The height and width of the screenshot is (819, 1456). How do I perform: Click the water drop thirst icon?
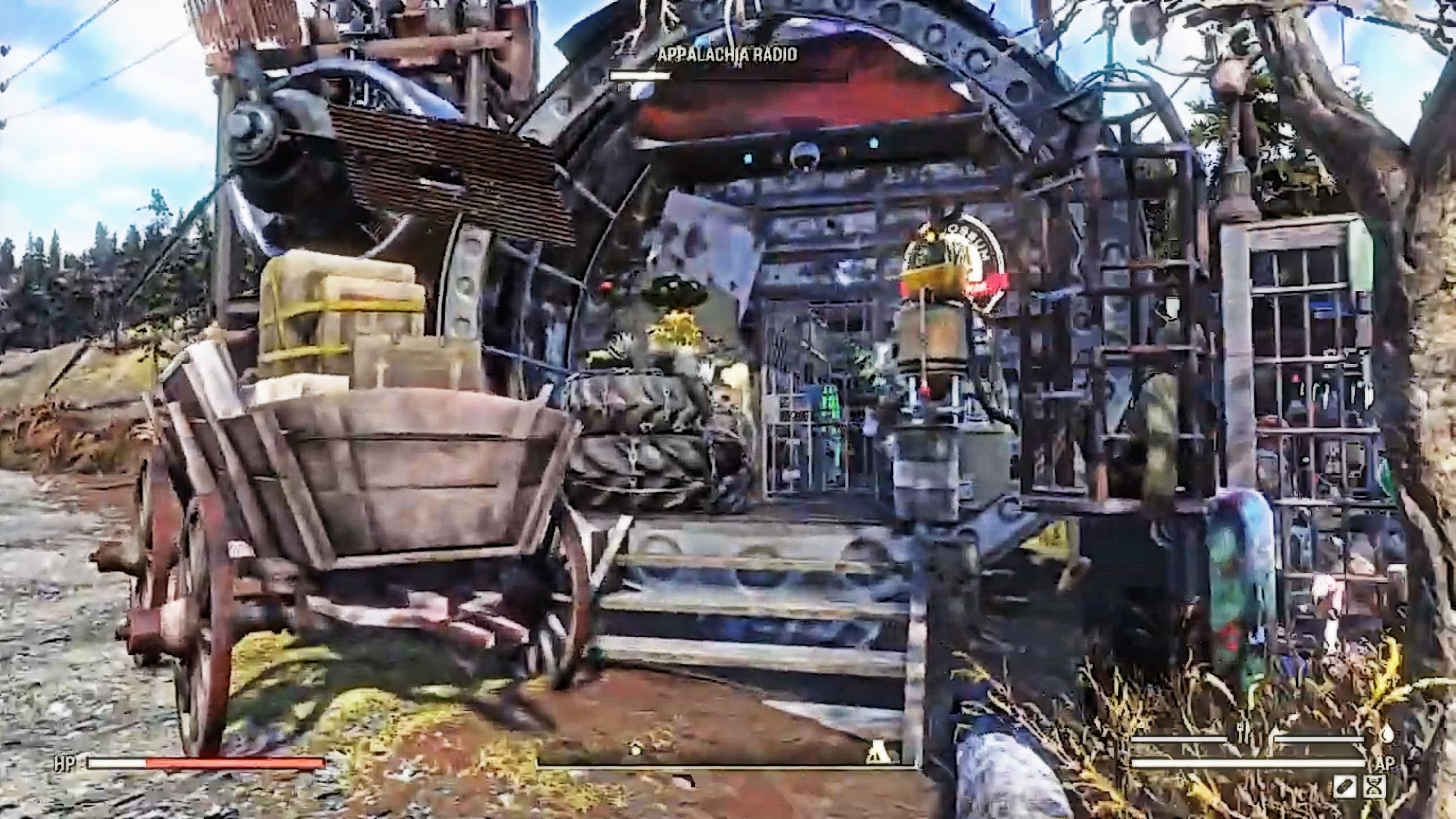coord(1388,735)
